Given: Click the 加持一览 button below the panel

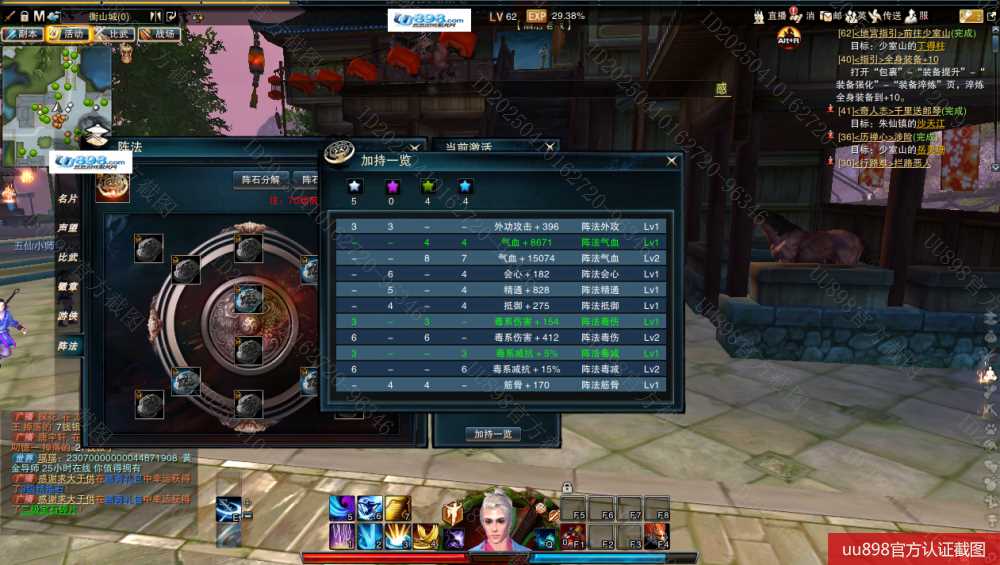Looking at the screenshot, I should (493, 434).
